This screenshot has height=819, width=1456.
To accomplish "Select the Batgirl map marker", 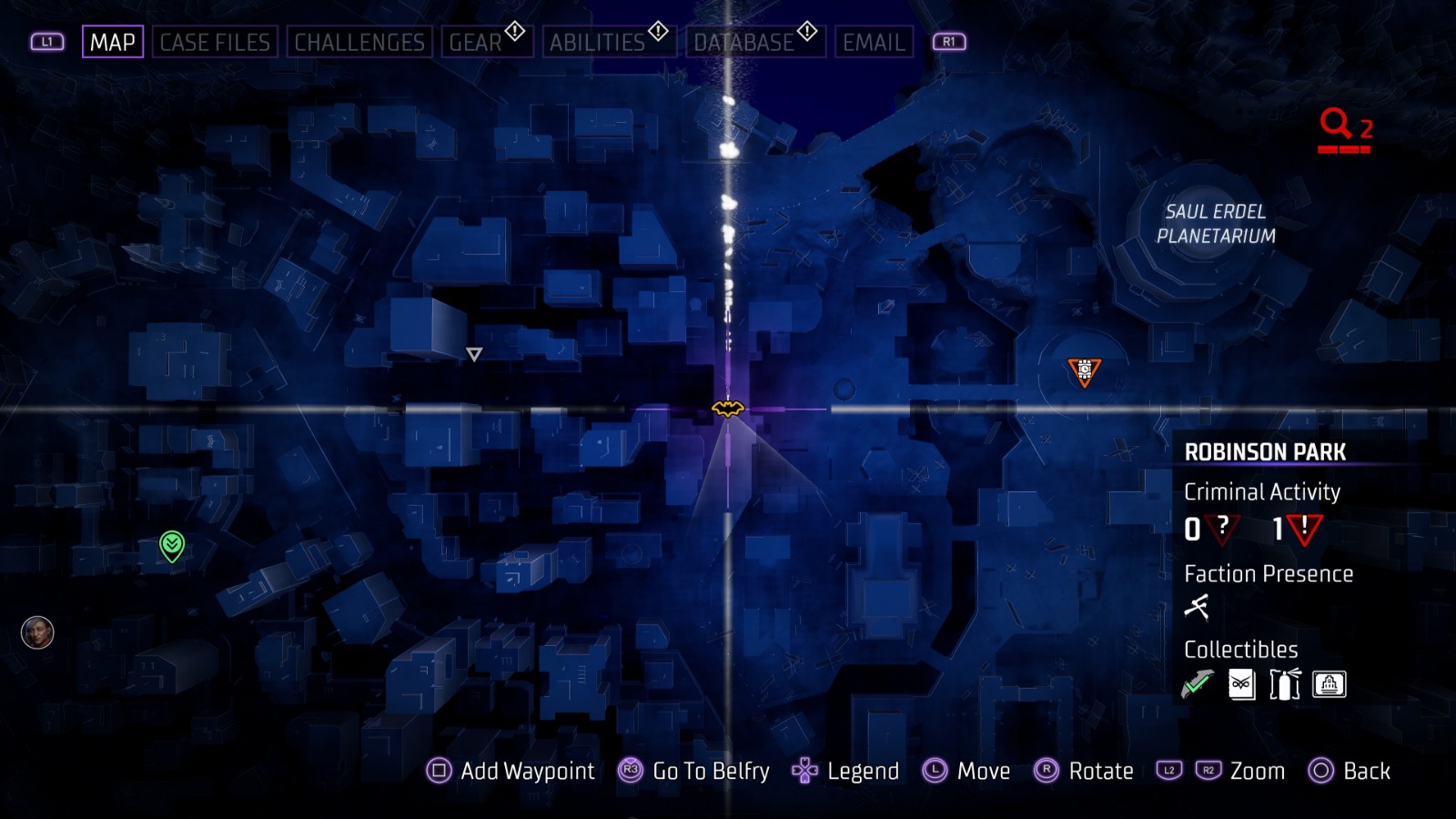I will [x=726, y=410].
